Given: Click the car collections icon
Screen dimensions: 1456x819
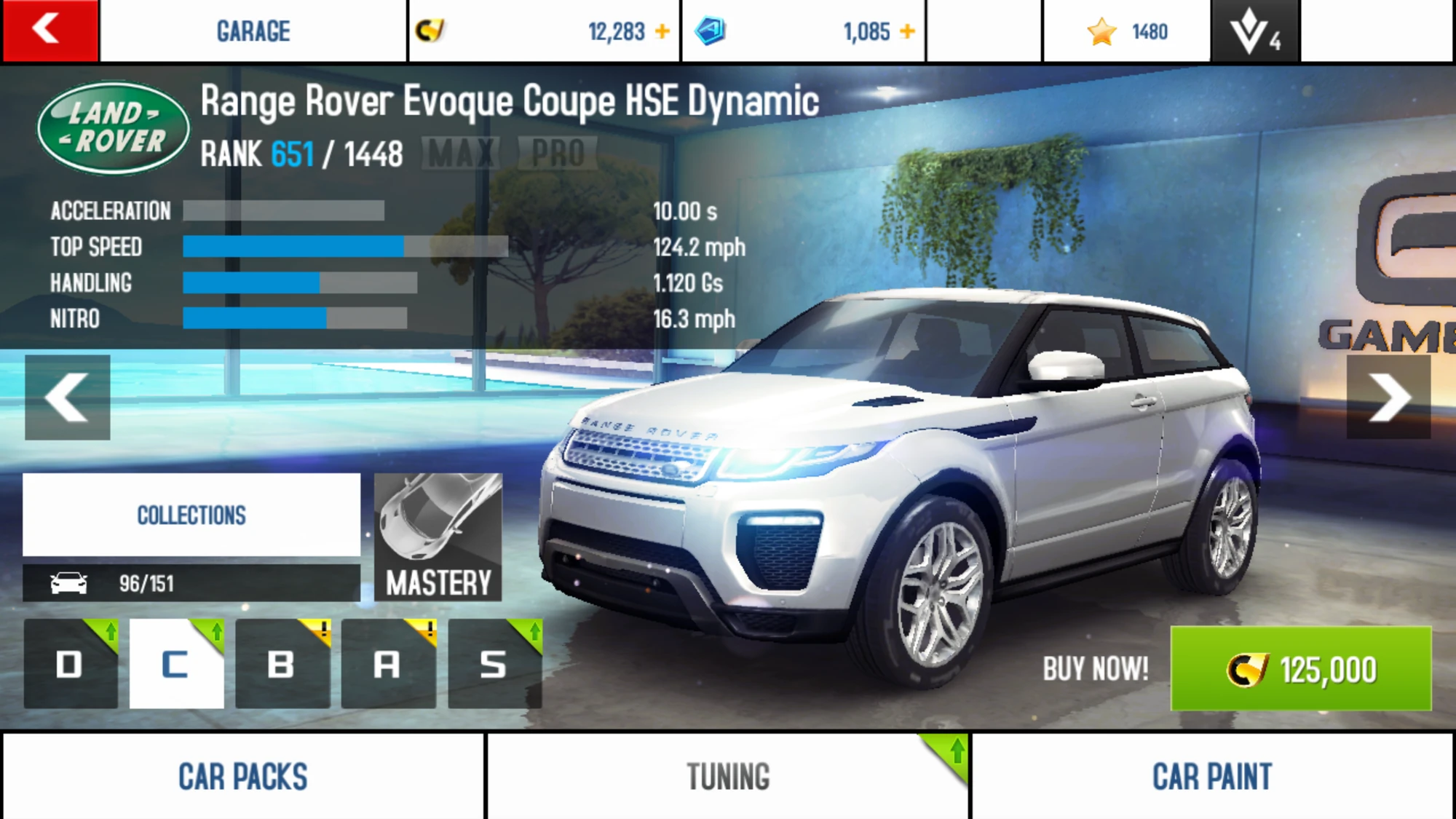Looking at the screenshot, I should click(69, 582).
